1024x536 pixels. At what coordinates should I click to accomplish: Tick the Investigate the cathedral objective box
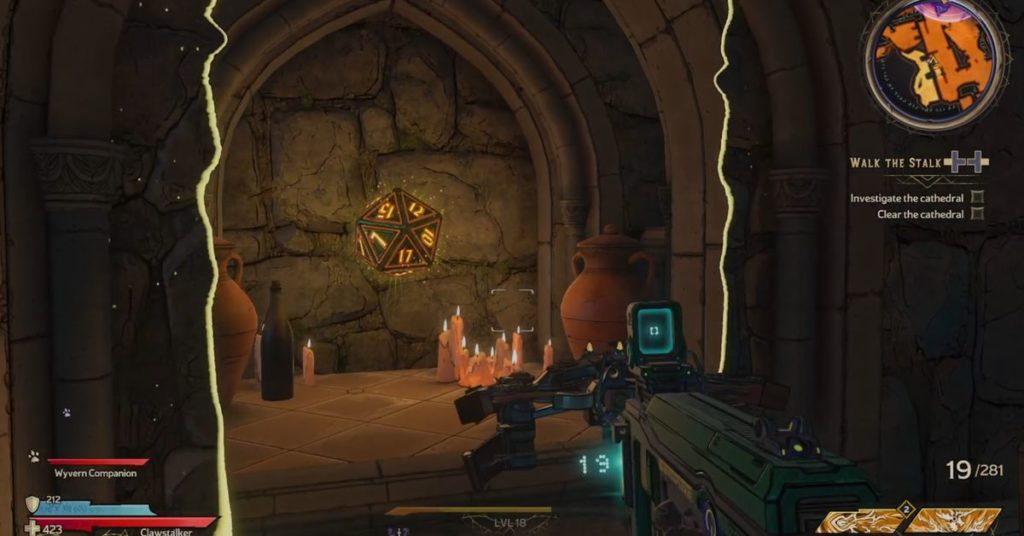tap(977, 198)
